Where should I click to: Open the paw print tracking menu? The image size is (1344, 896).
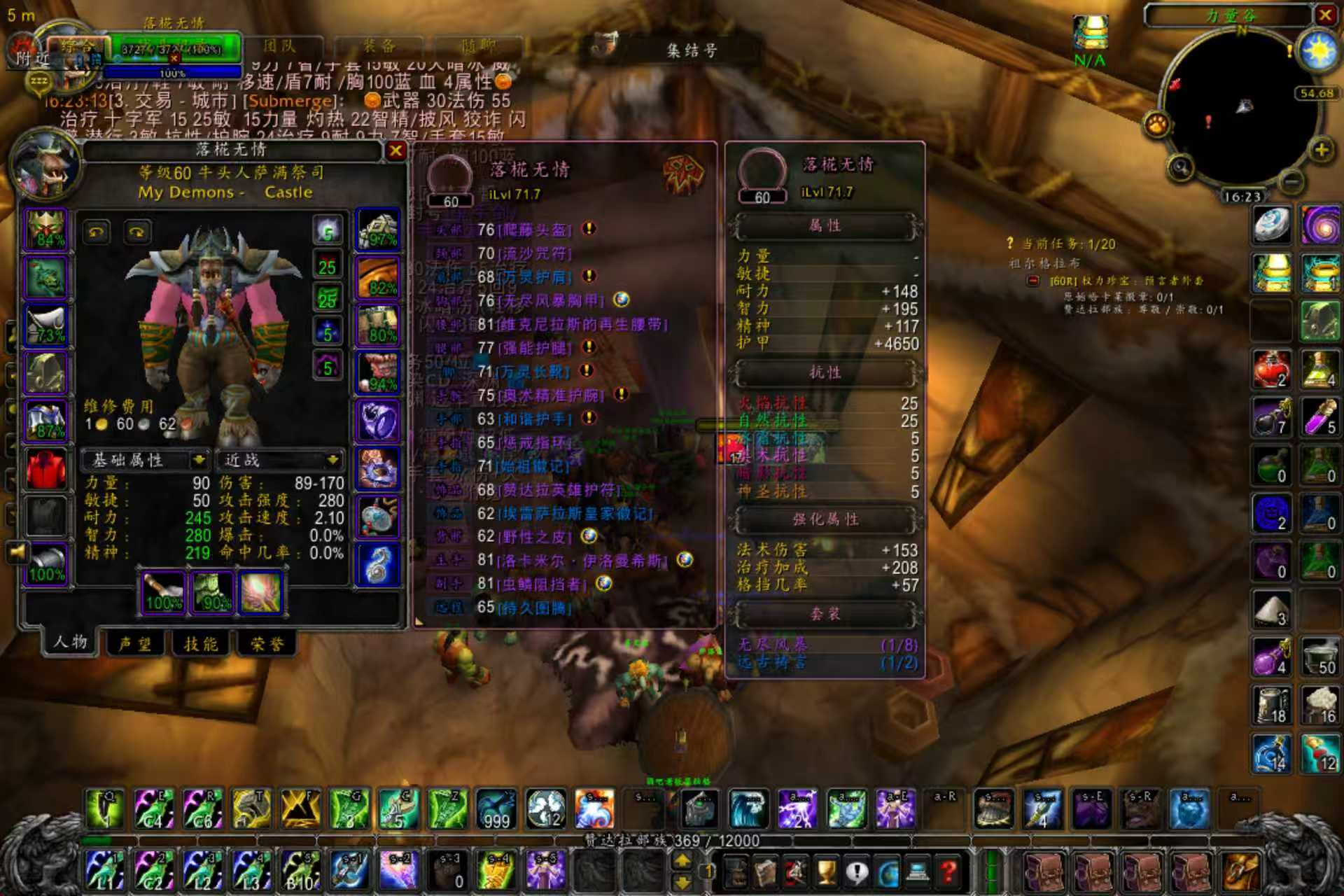pyautogui.click(x=1157, y=125)
